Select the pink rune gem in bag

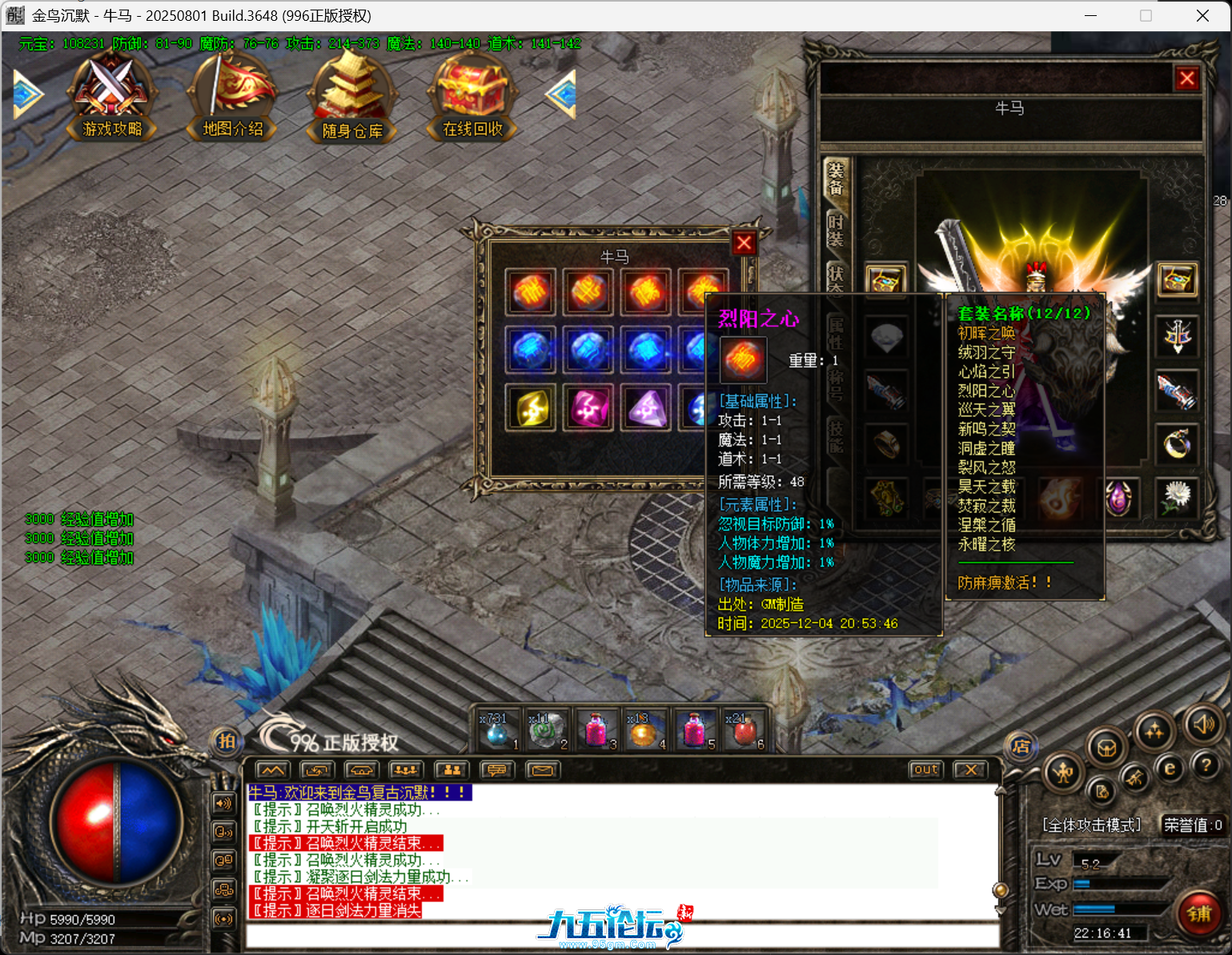[588, 408]
